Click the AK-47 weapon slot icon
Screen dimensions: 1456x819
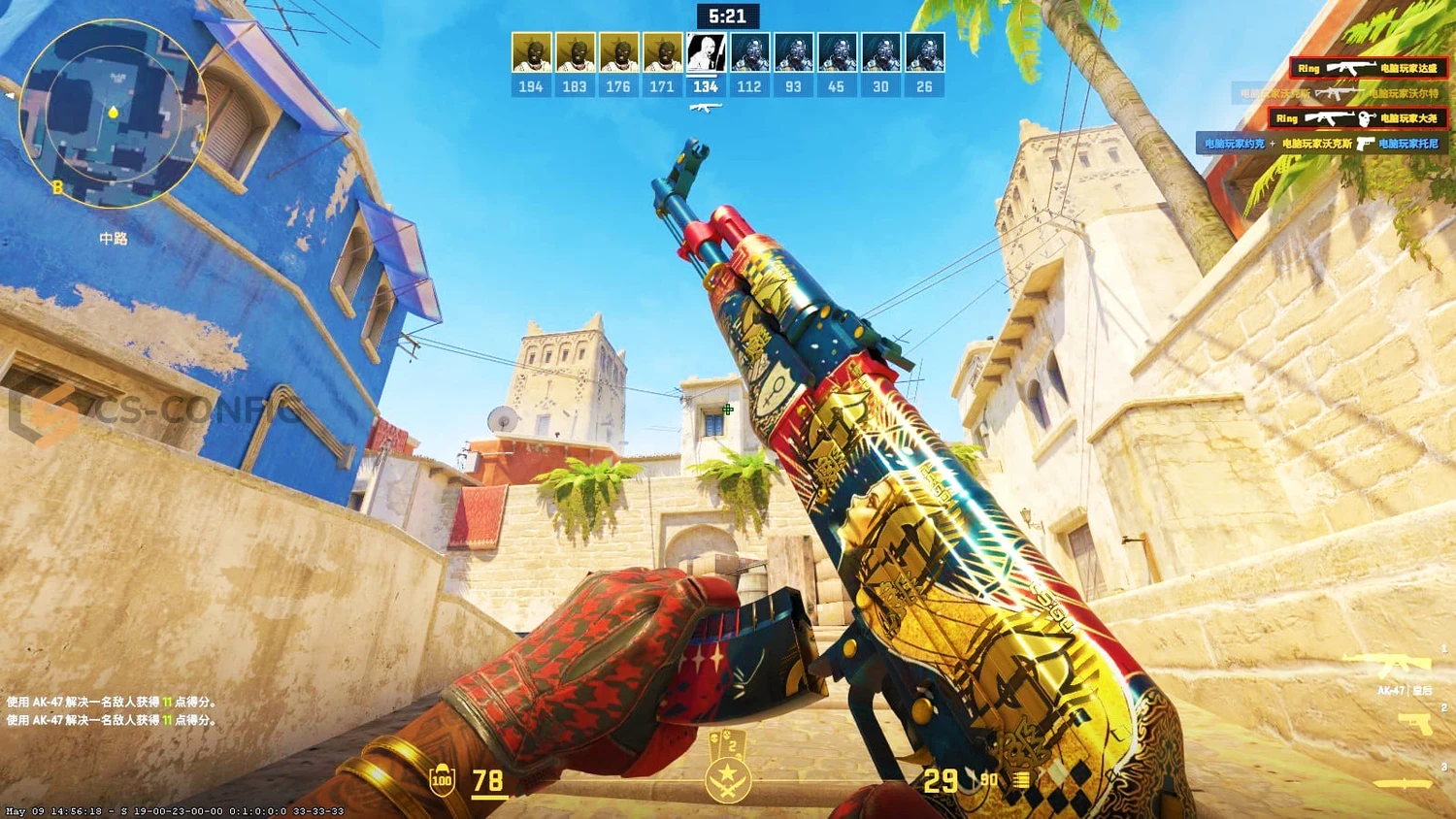click(x=1386, y=663)
